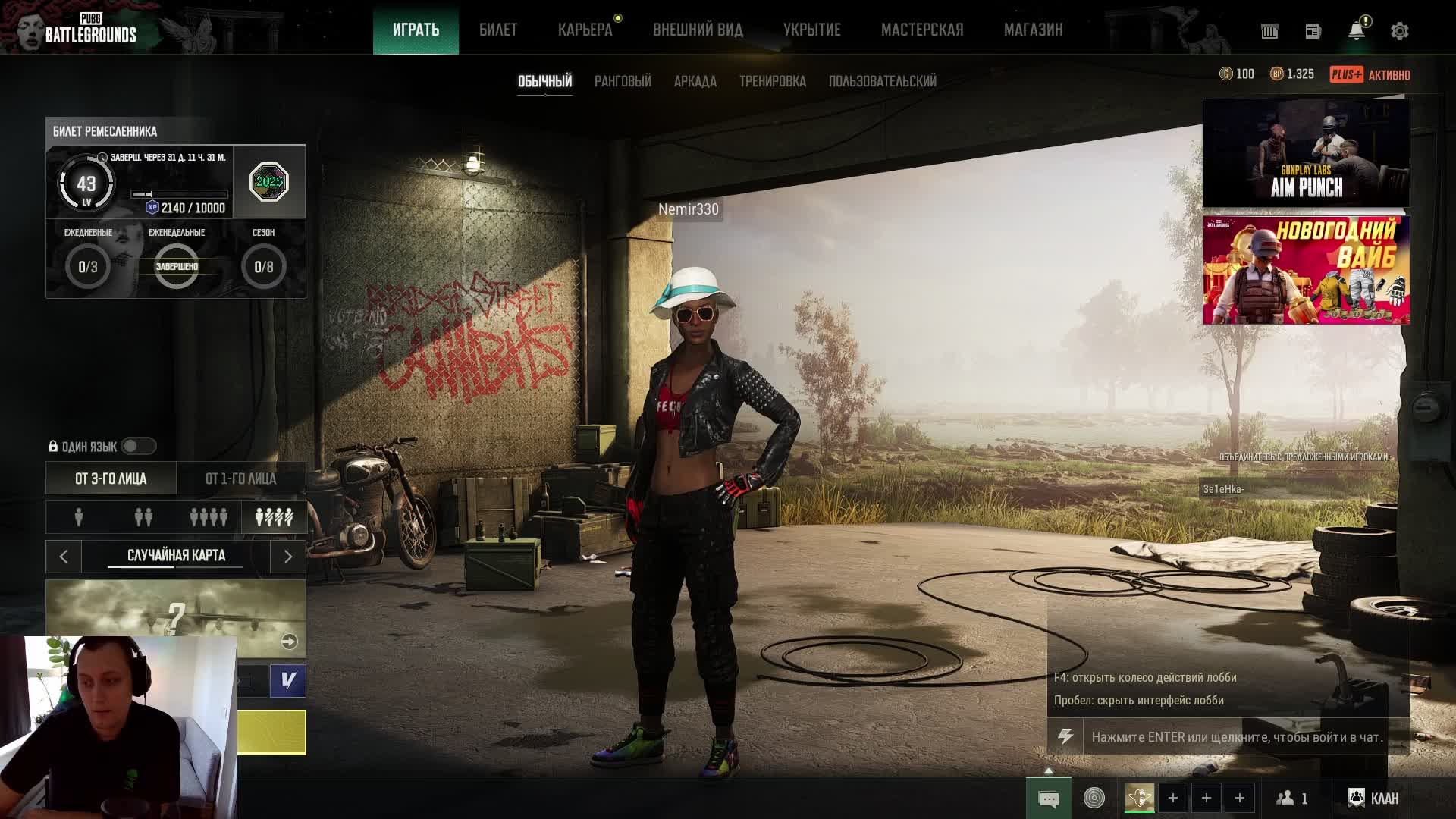Open the Клан panel
This screenshot has width=1456, height=819.
click(1373, 798)
